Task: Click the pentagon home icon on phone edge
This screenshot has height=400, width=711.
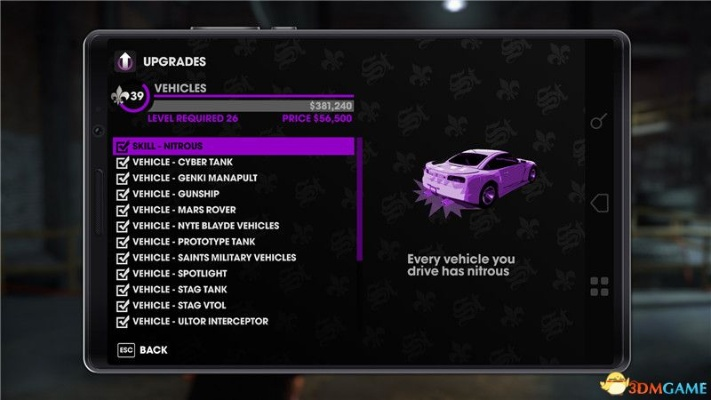Action: click(599, 204)
